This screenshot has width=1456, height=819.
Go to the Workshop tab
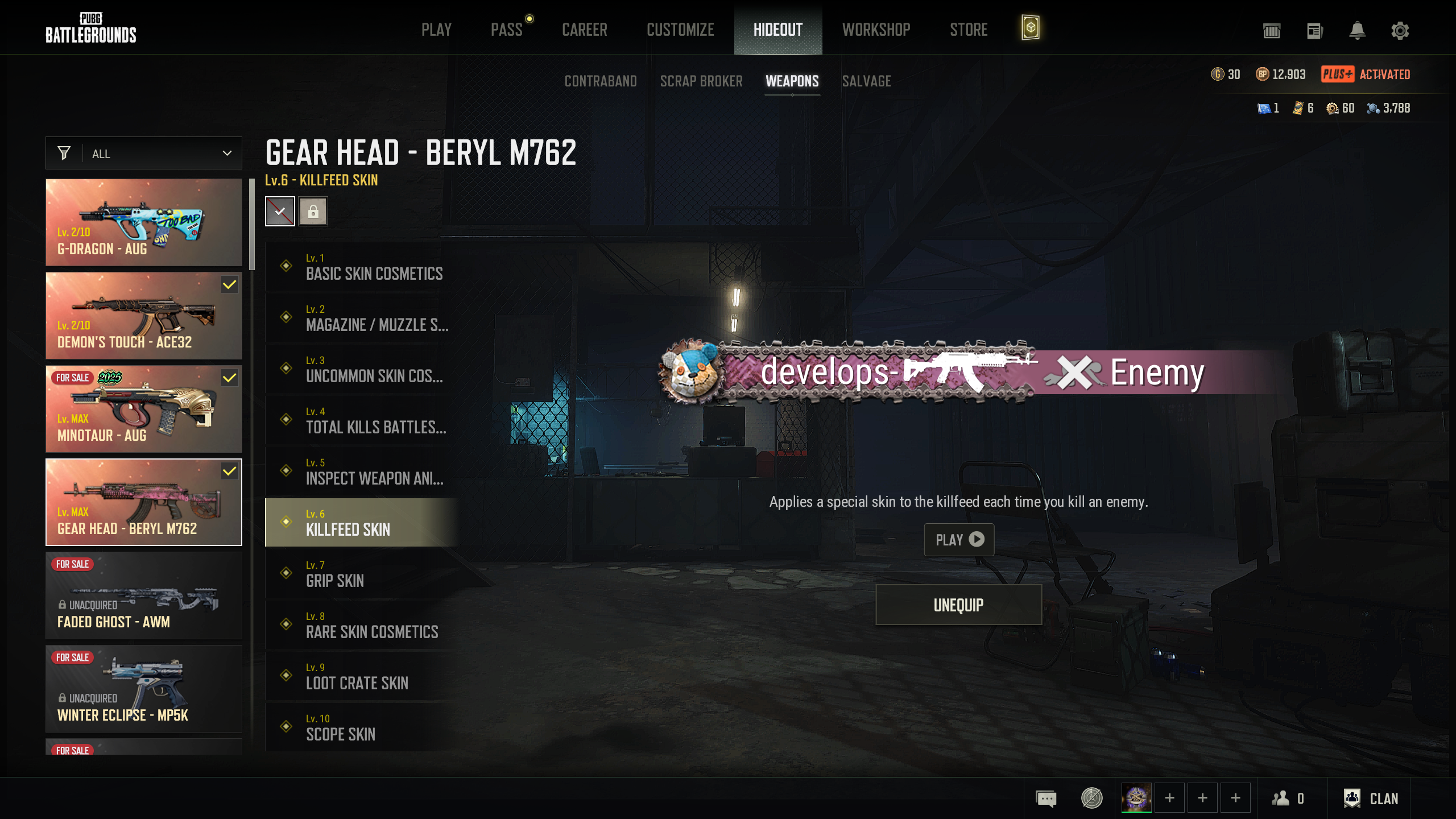876,30
